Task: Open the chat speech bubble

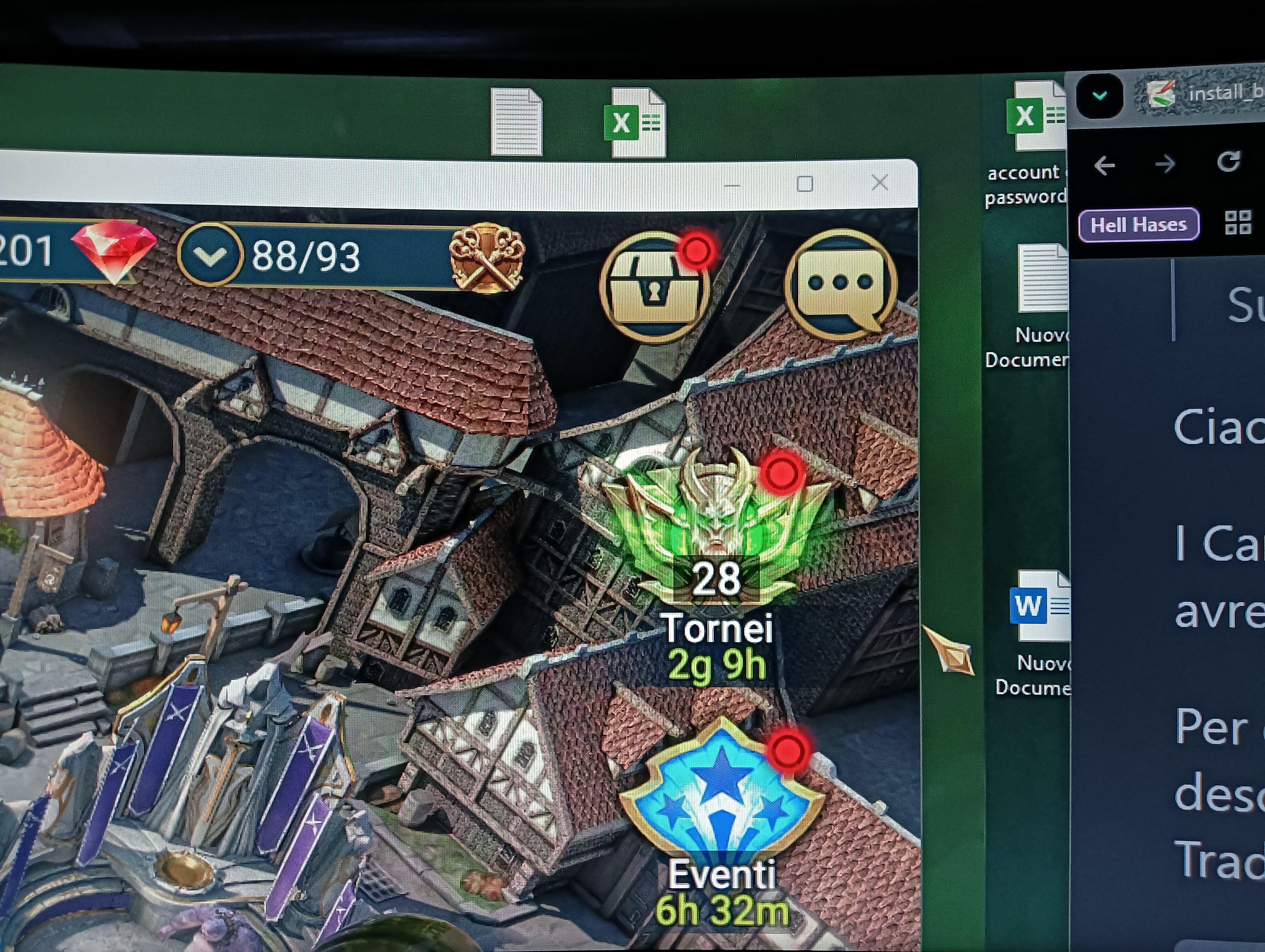Action: (x=840, y=284)
